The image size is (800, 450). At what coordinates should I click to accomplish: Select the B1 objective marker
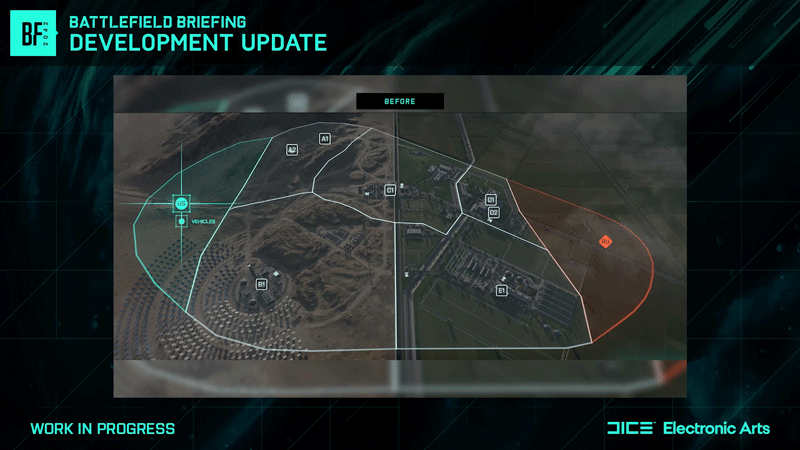[x=262, y=284]
